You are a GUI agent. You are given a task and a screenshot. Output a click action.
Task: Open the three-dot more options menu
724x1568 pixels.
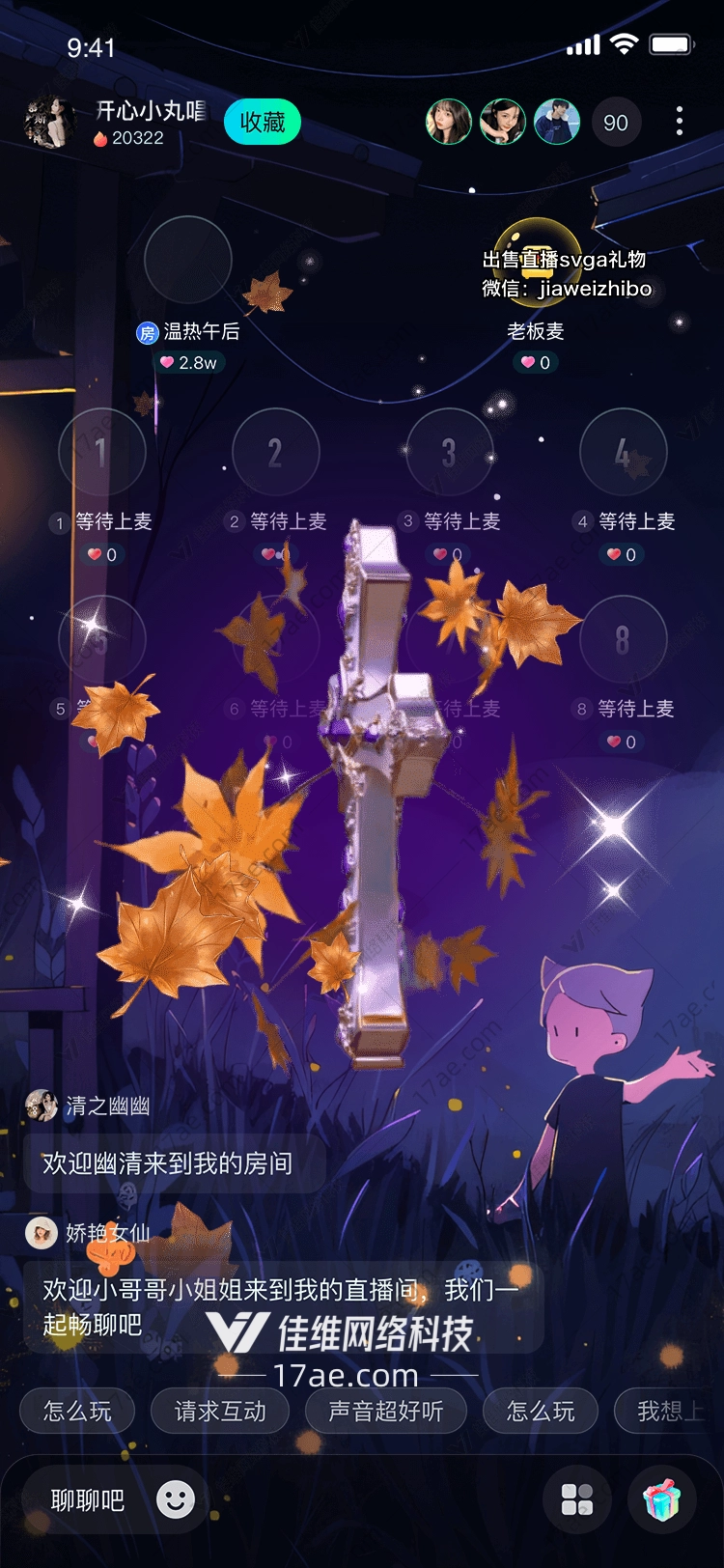click(680, 122)
